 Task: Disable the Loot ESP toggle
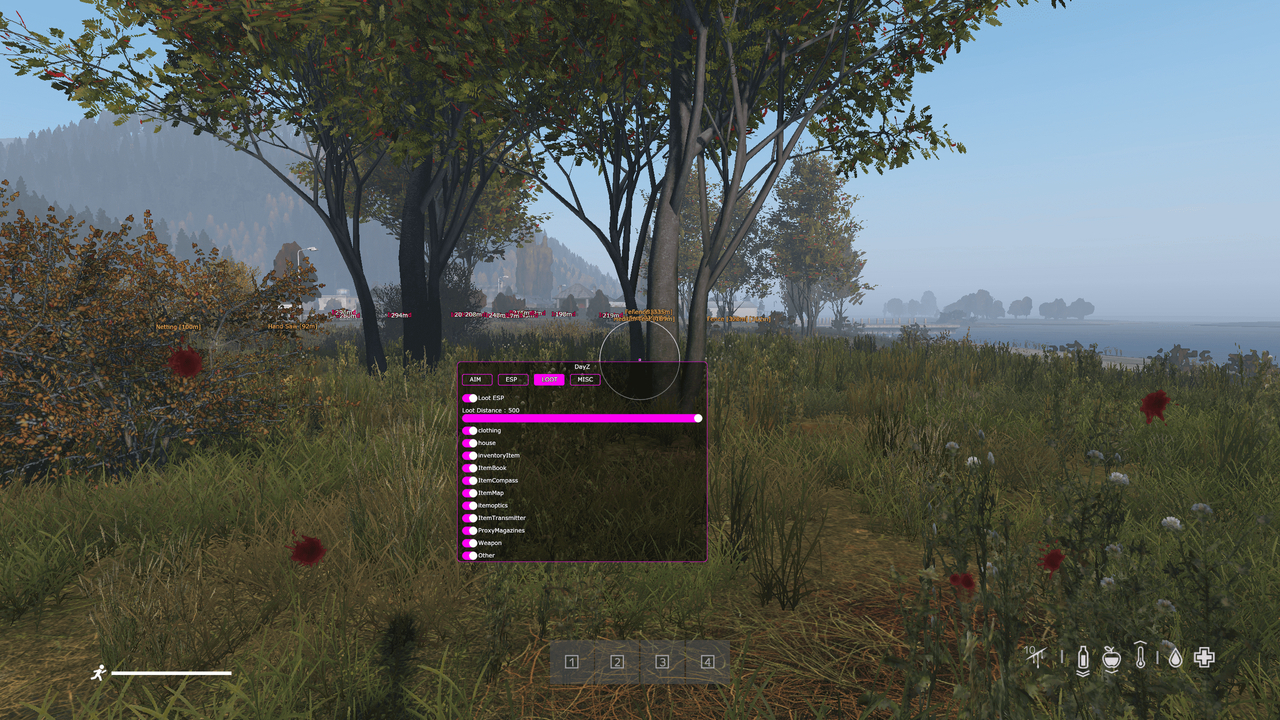[x=470, y=397]
